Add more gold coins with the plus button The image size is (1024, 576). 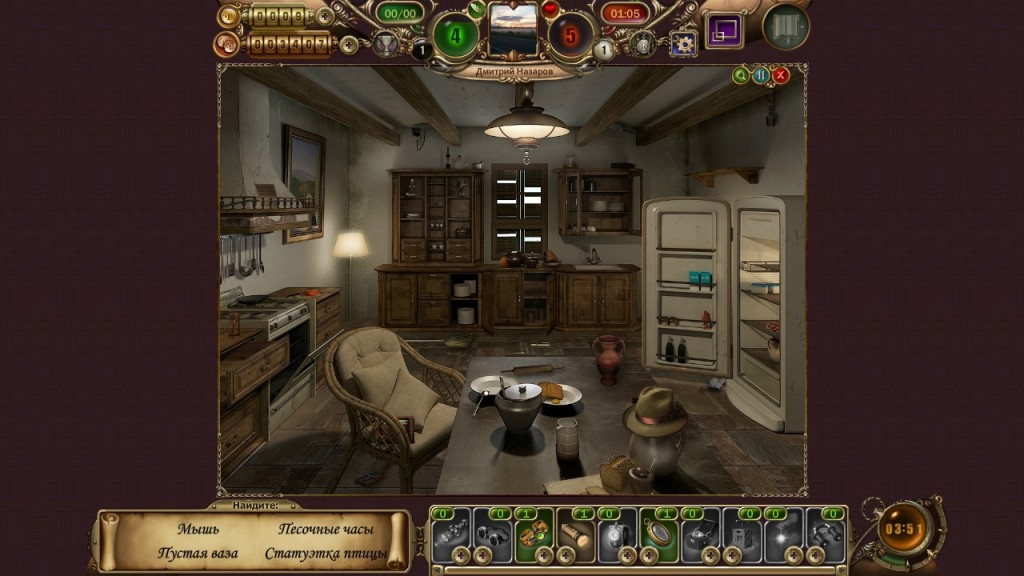(x=324, y=16)
